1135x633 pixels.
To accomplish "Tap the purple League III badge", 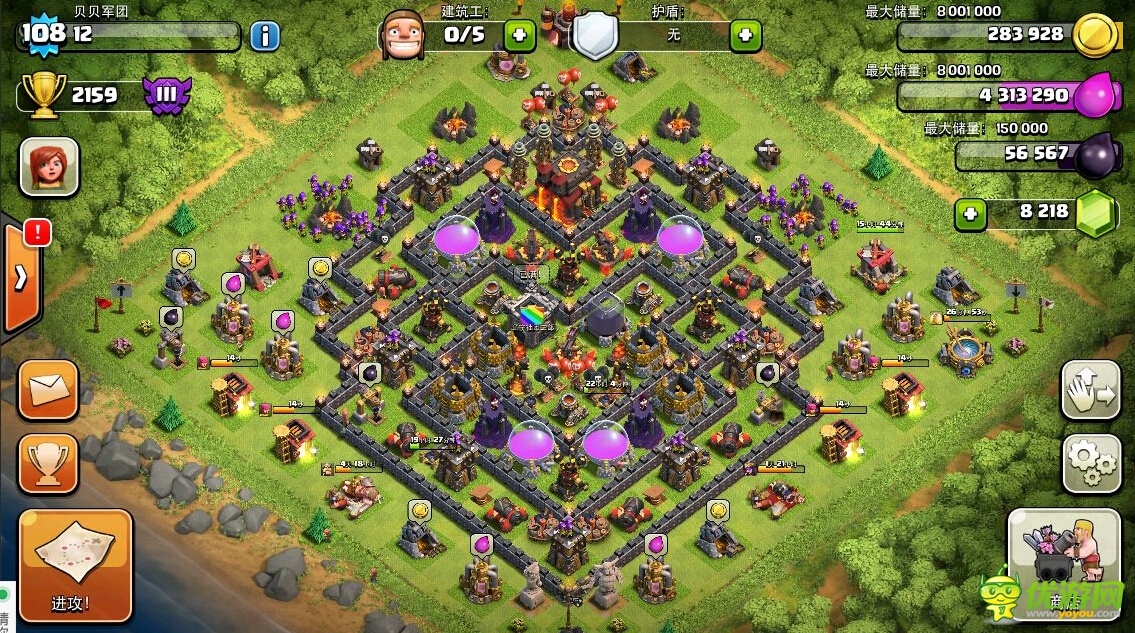I will (x=166, y=96).
